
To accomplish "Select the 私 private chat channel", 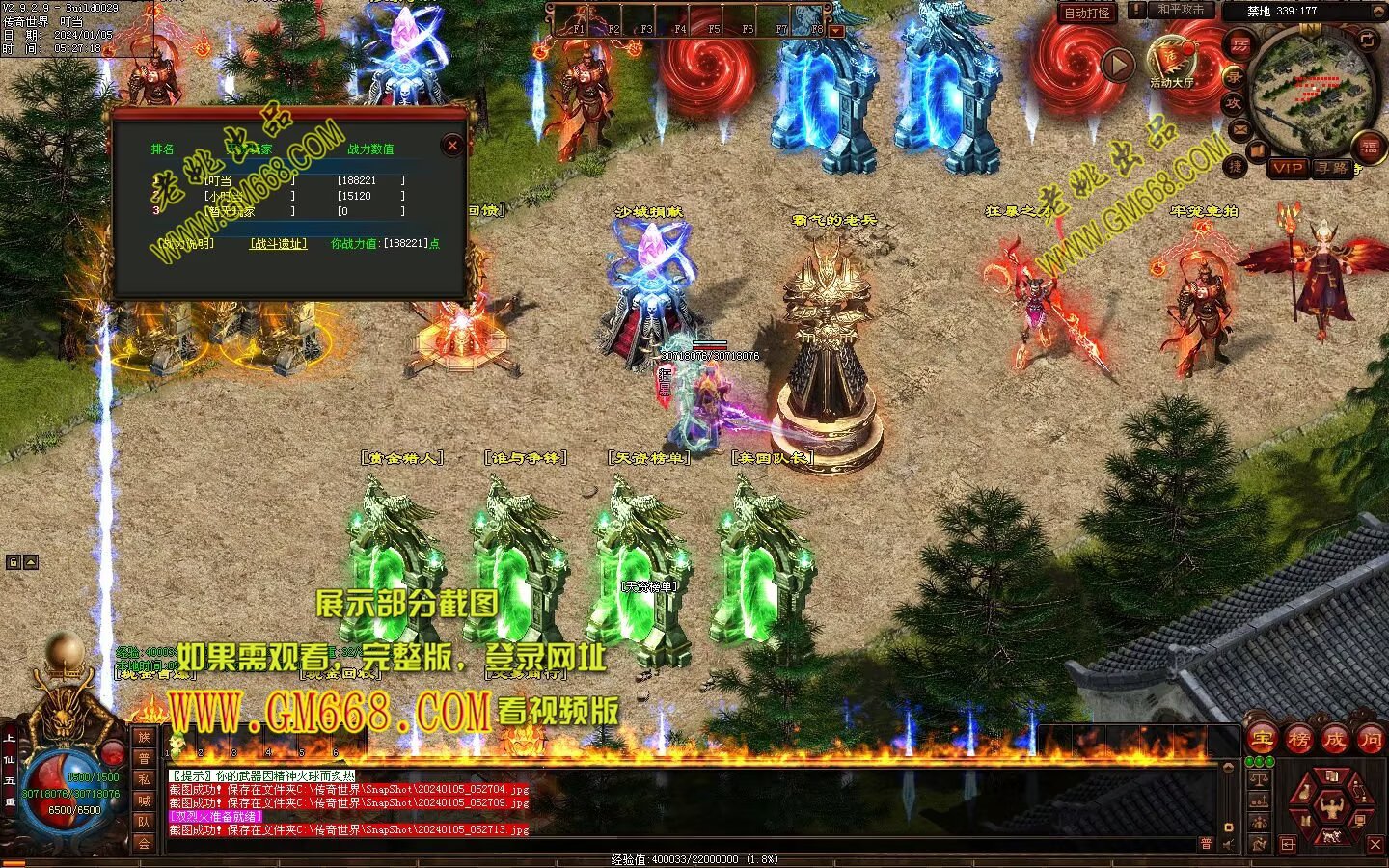I will point(144,779).
